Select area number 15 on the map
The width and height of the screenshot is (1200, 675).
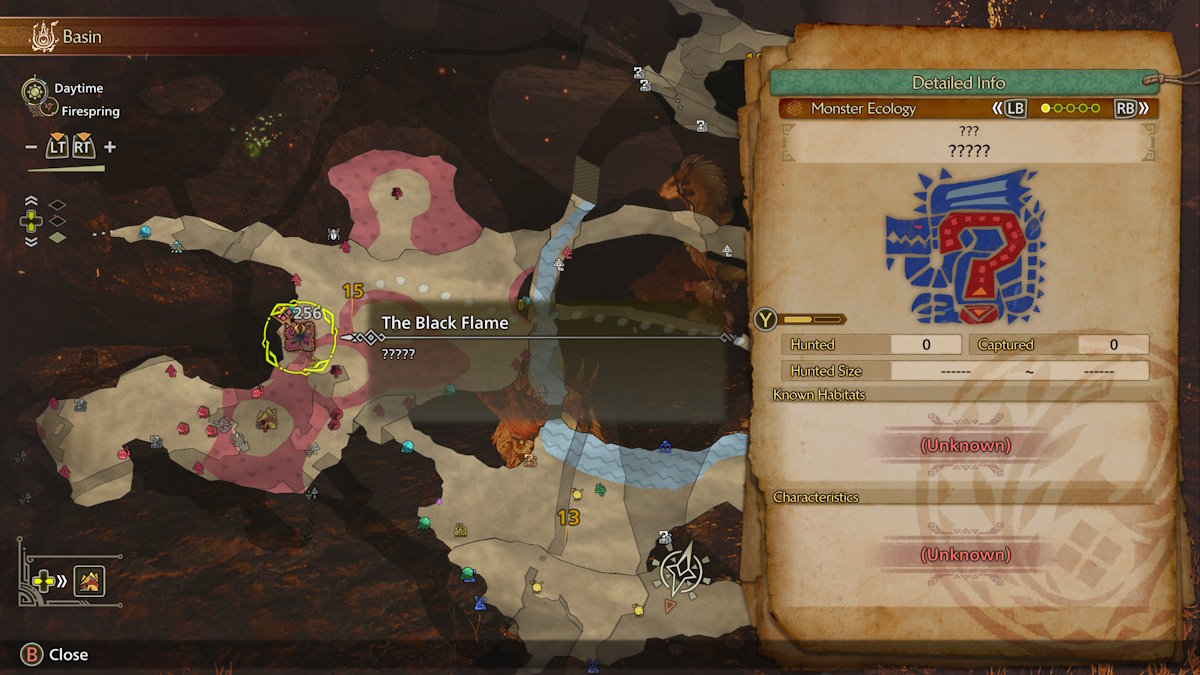352,291
